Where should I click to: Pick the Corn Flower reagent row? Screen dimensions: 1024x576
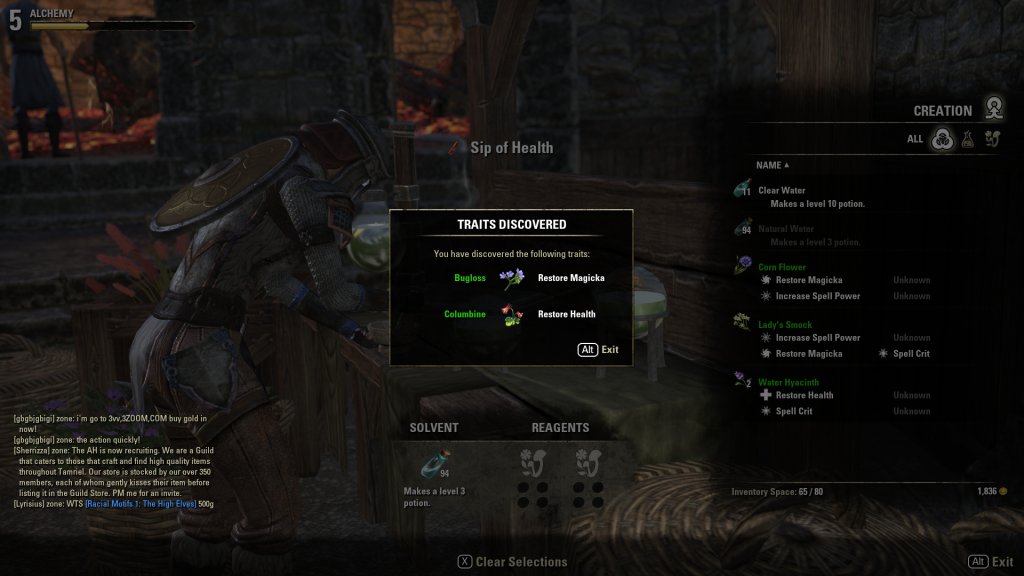point(781,267)
